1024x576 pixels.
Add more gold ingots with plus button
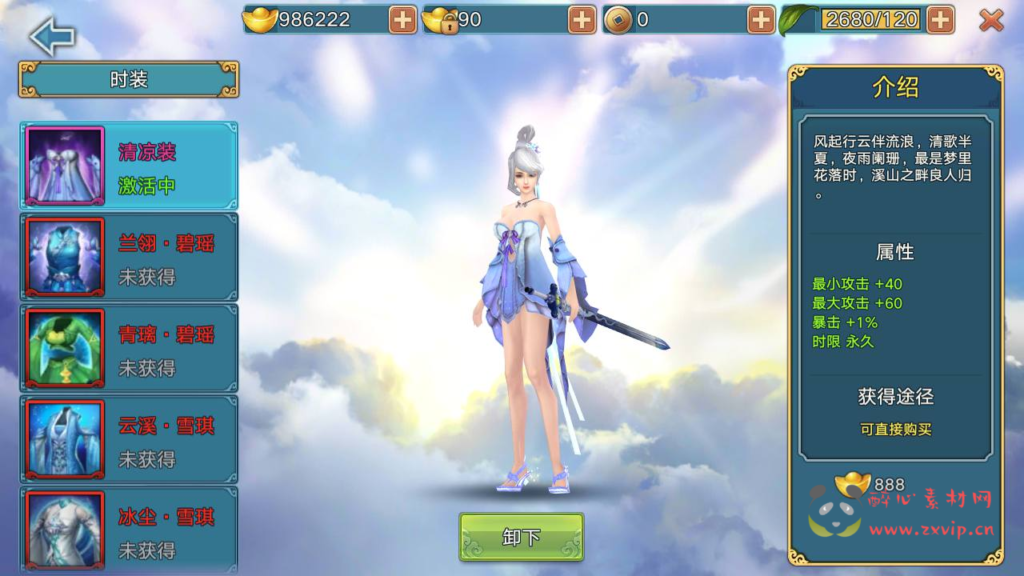pos(402,19)
